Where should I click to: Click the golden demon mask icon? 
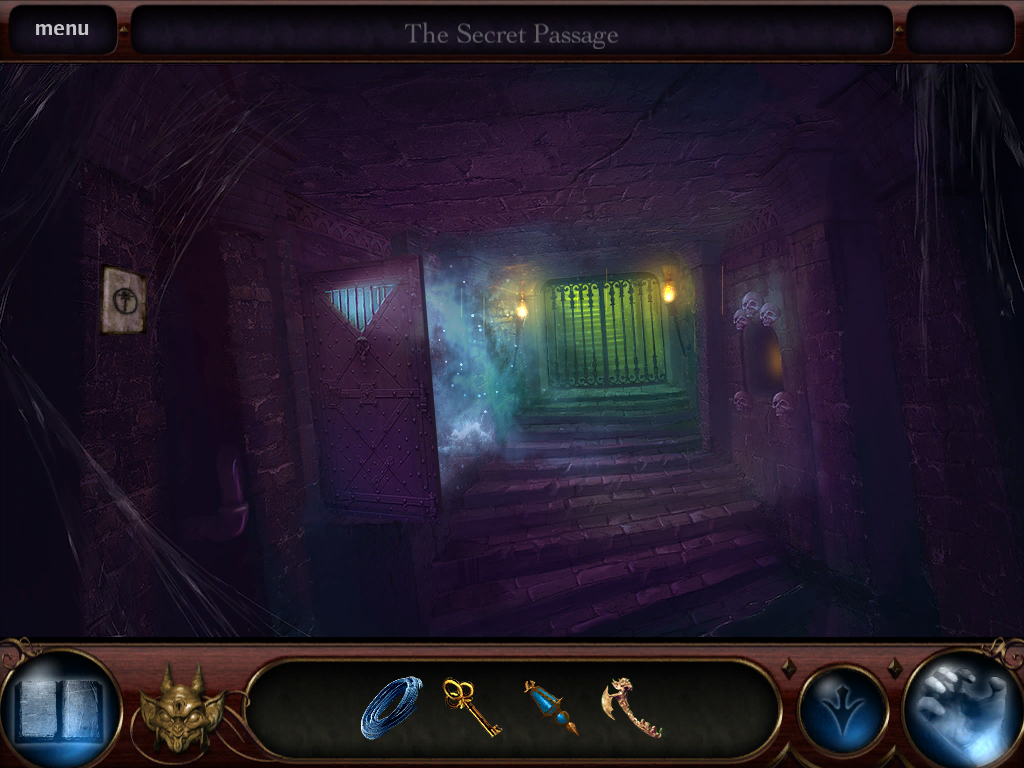point(181,708)
